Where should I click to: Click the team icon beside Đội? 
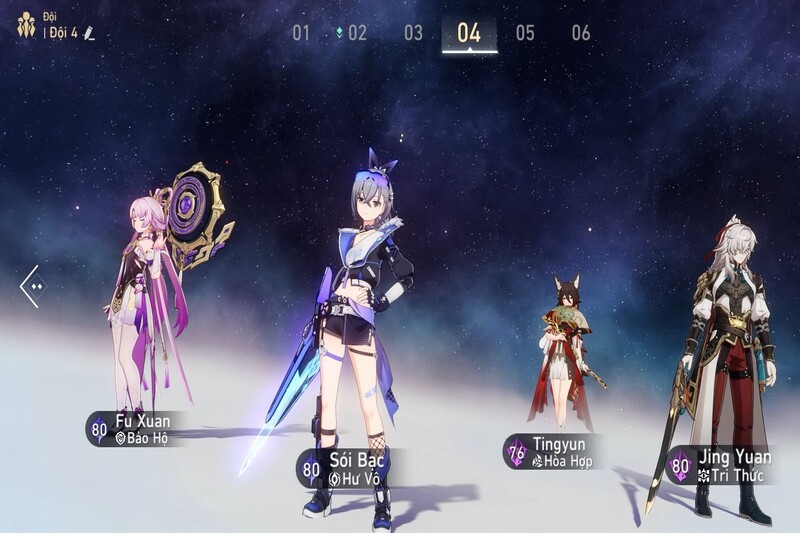(x=26, y=25)
